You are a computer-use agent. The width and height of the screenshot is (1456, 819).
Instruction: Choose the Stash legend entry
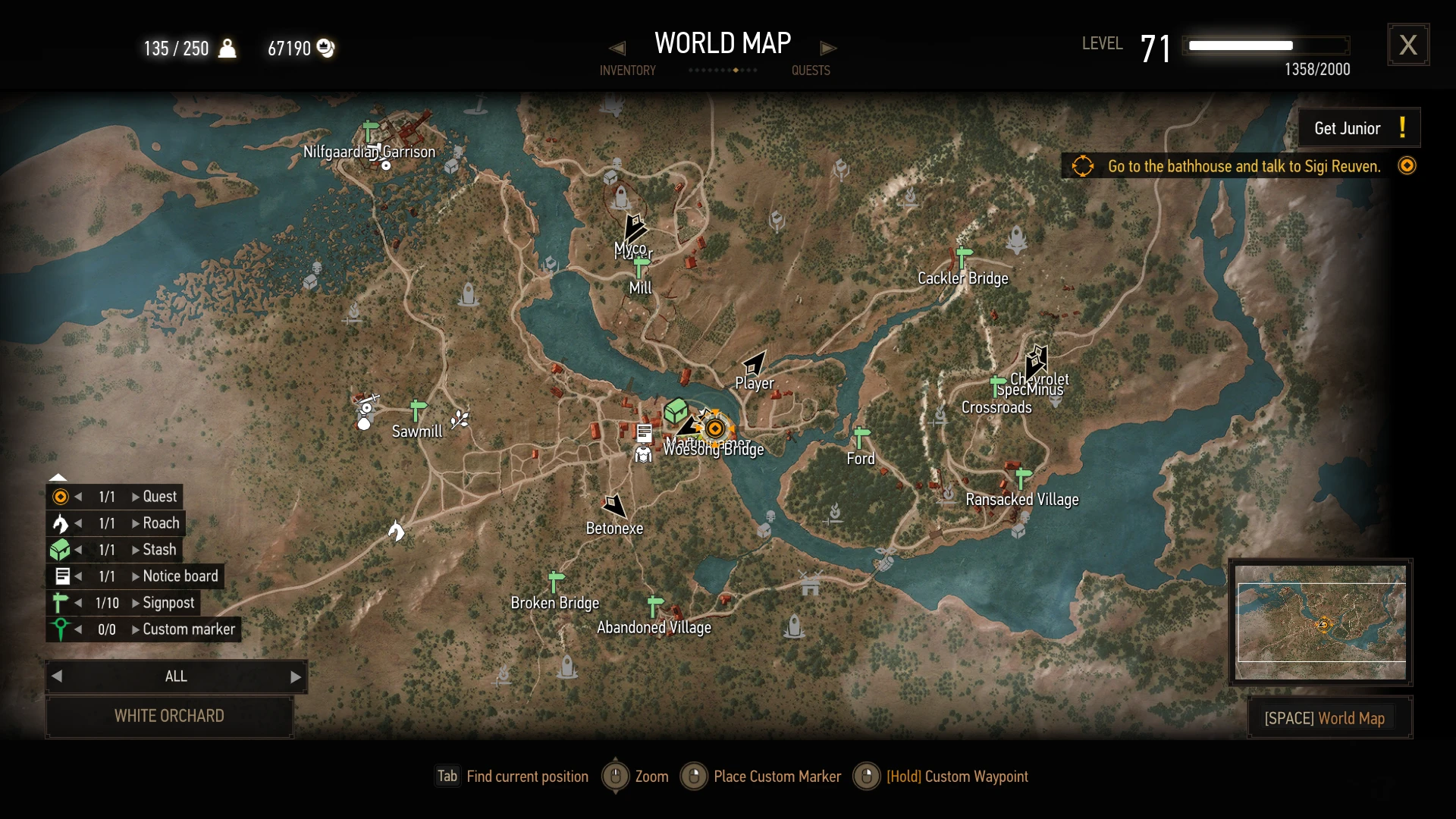159,550
